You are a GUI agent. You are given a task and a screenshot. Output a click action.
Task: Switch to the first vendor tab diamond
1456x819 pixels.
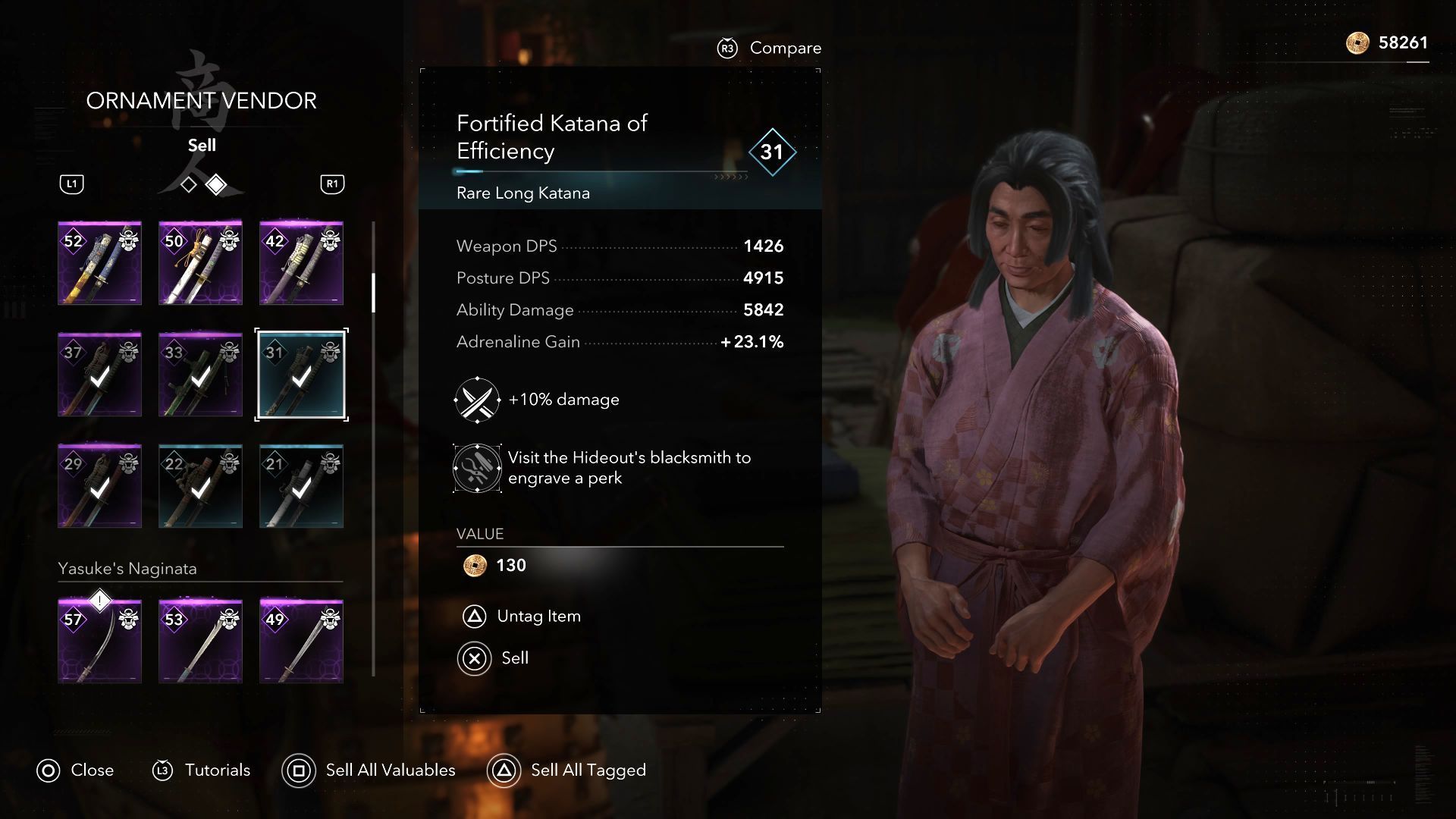[x=189, y=184]
